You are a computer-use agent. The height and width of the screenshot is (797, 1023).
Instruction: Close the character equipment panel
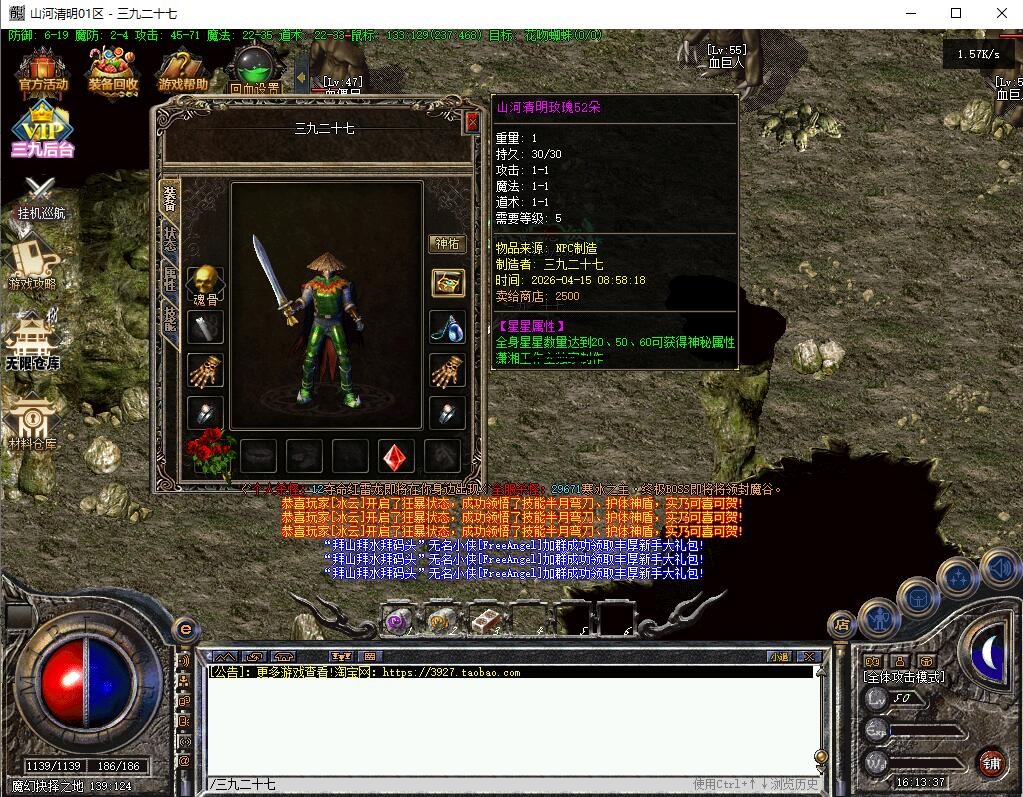[x=472, y=122]
